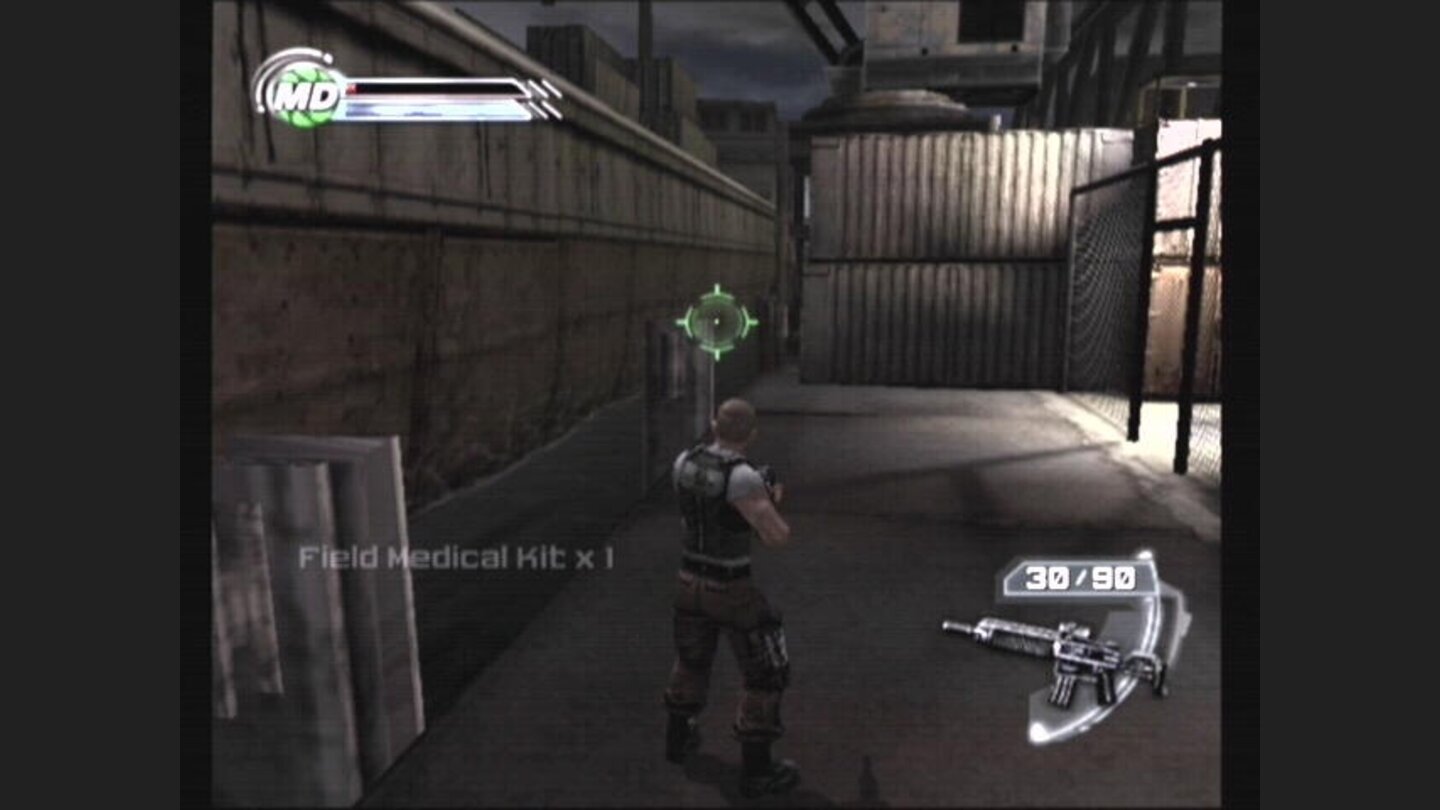Click the circular green radar globe icon
Viewport: 1440px width, 810px height.
tap(303, 96)
